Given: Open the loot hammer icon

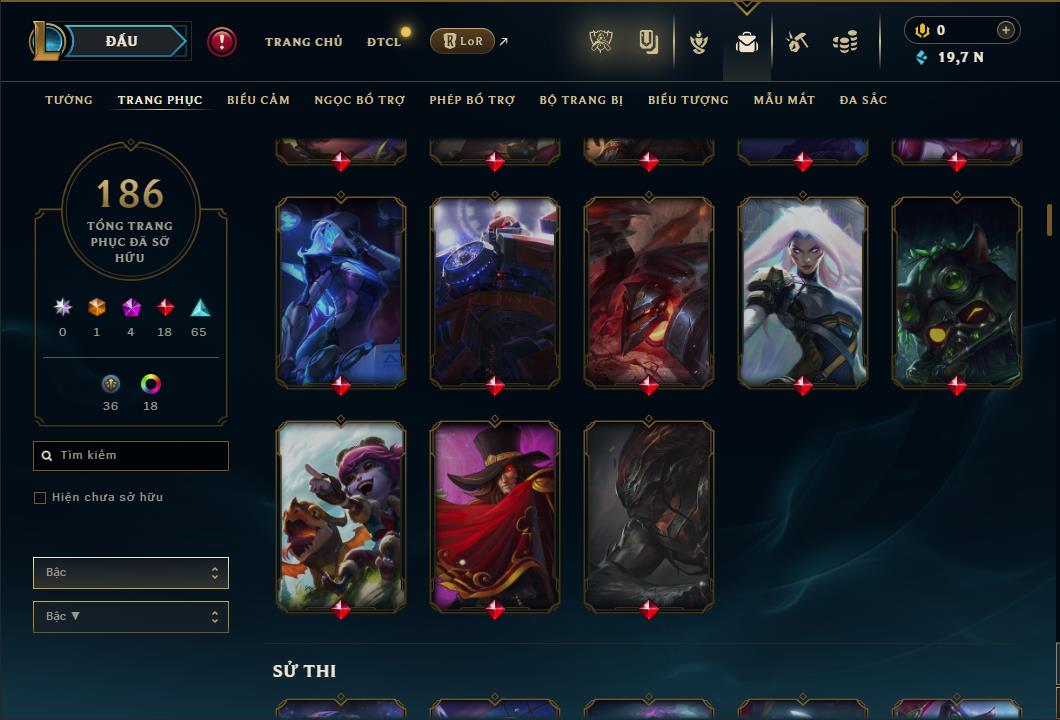Looking at the screenshot, I should click(797, 42).
